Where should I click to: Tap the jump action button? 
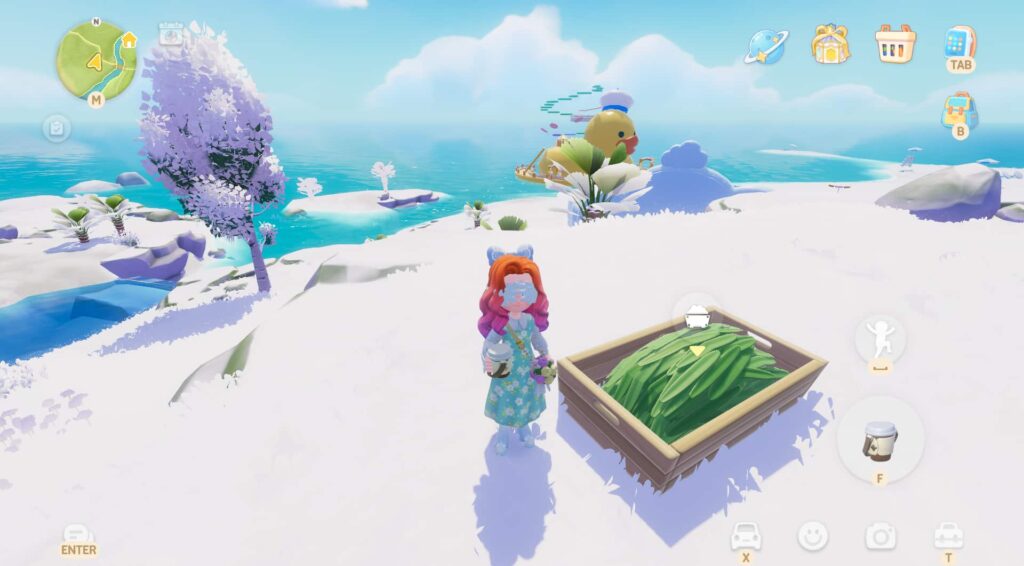[880, 338]
